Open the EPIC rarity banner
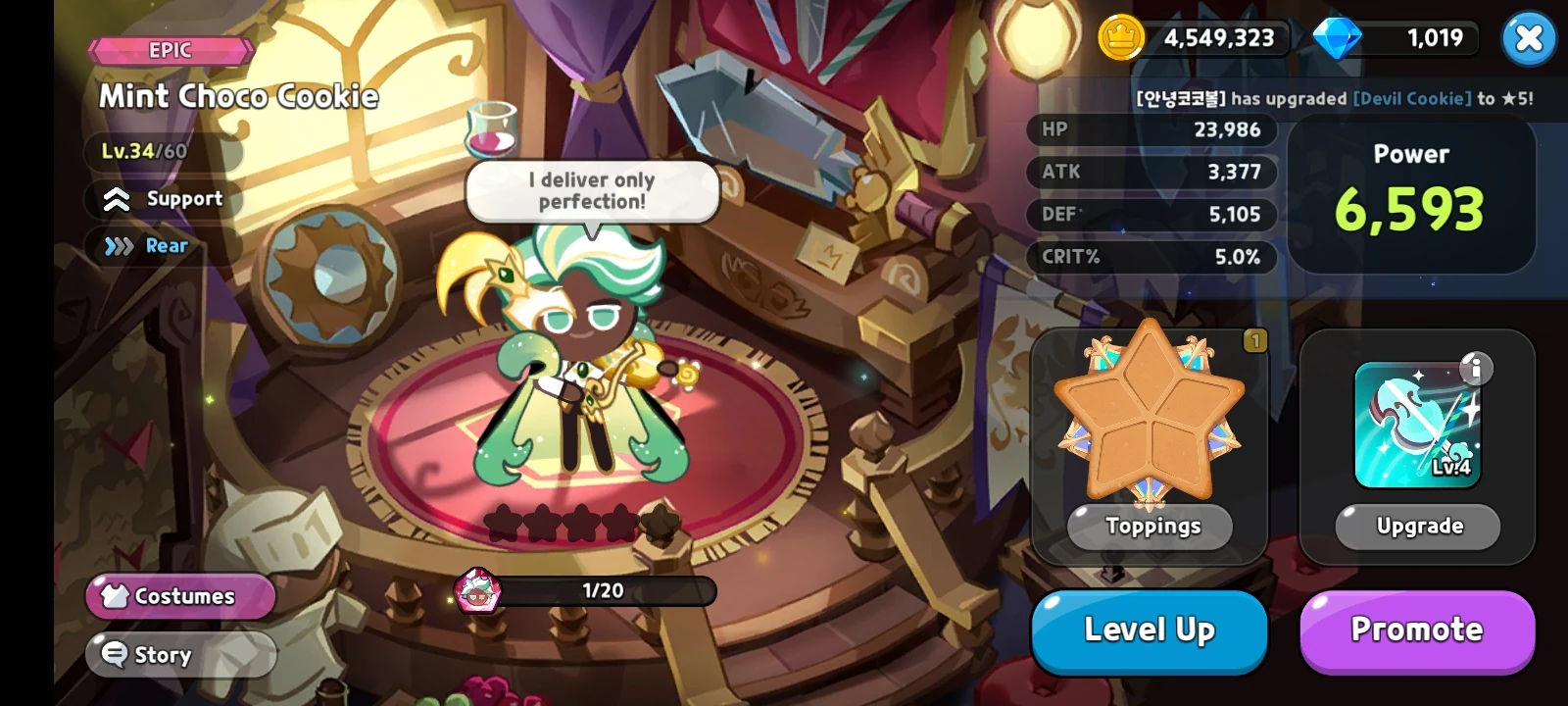 point(169,50)
